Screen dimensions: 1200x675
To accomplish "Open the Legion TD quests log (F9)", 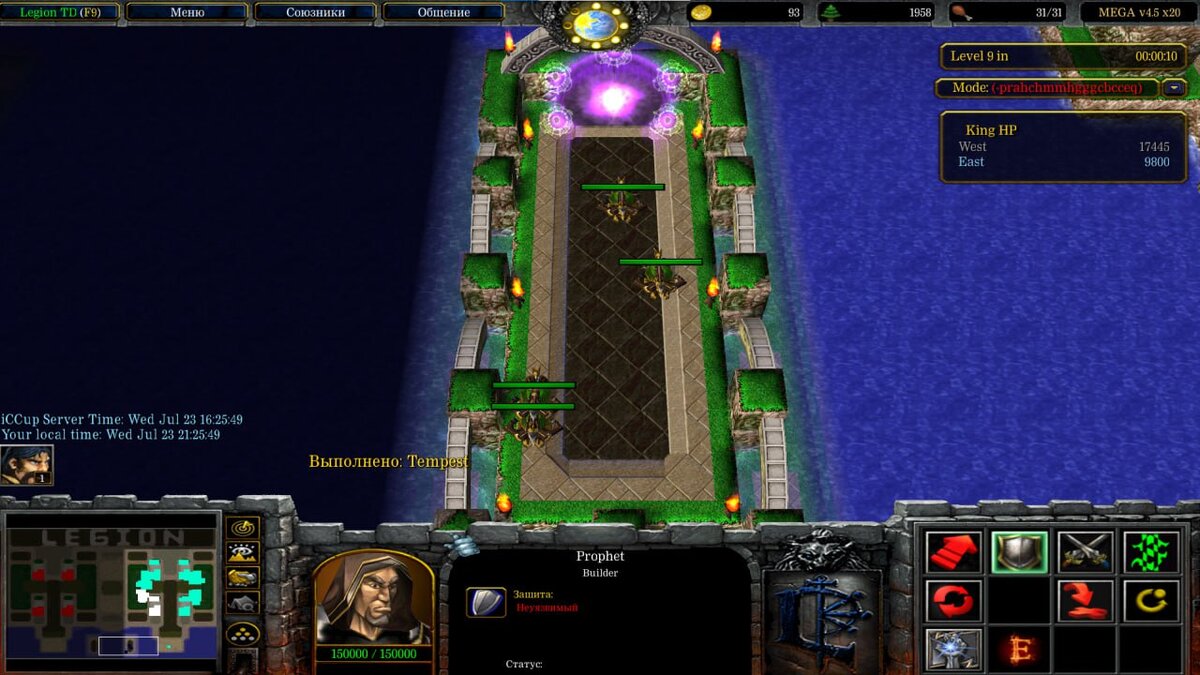I will tap(60, 13).
